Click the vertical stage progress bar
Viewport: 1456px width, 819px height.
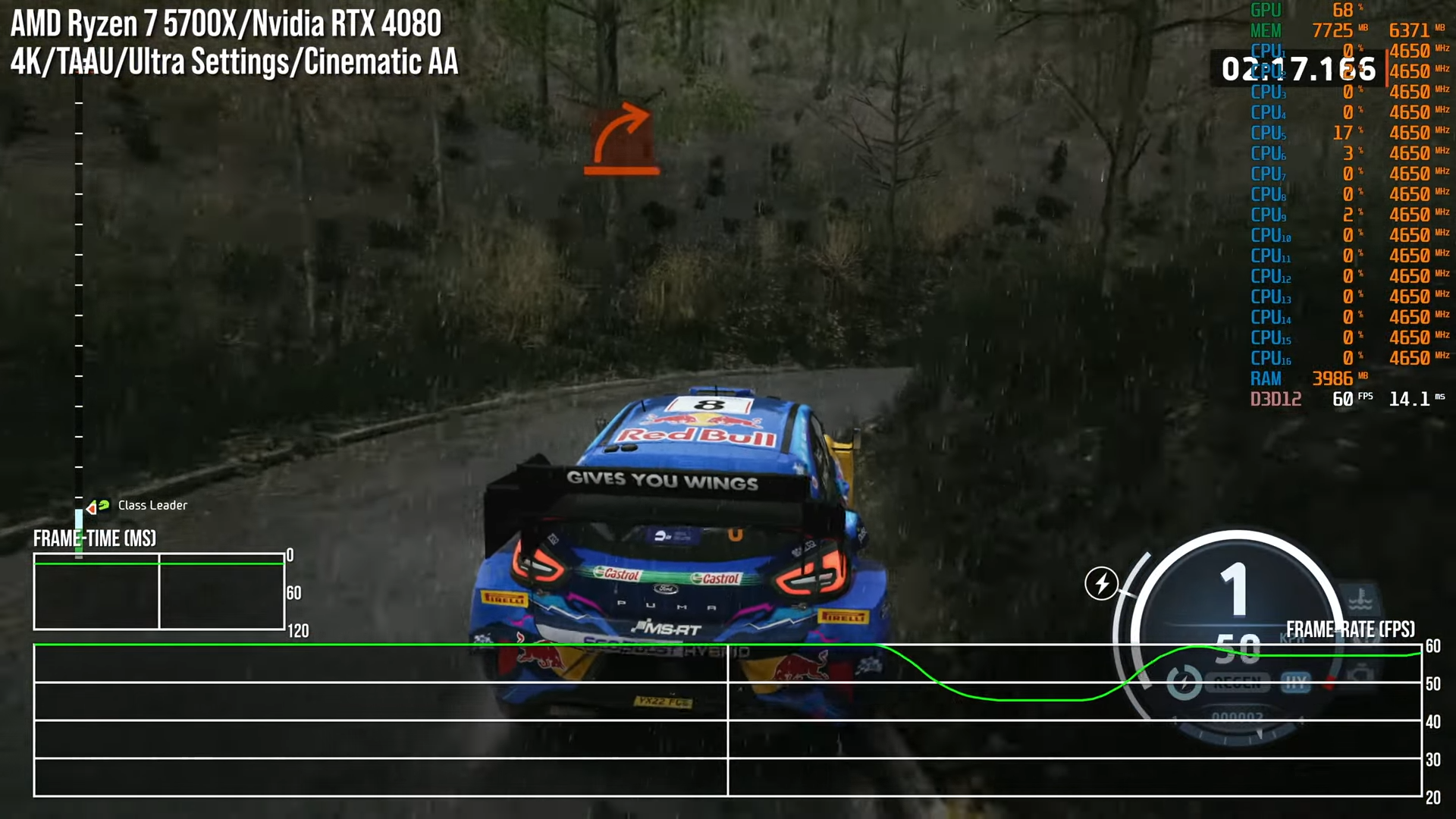point(79,303)
